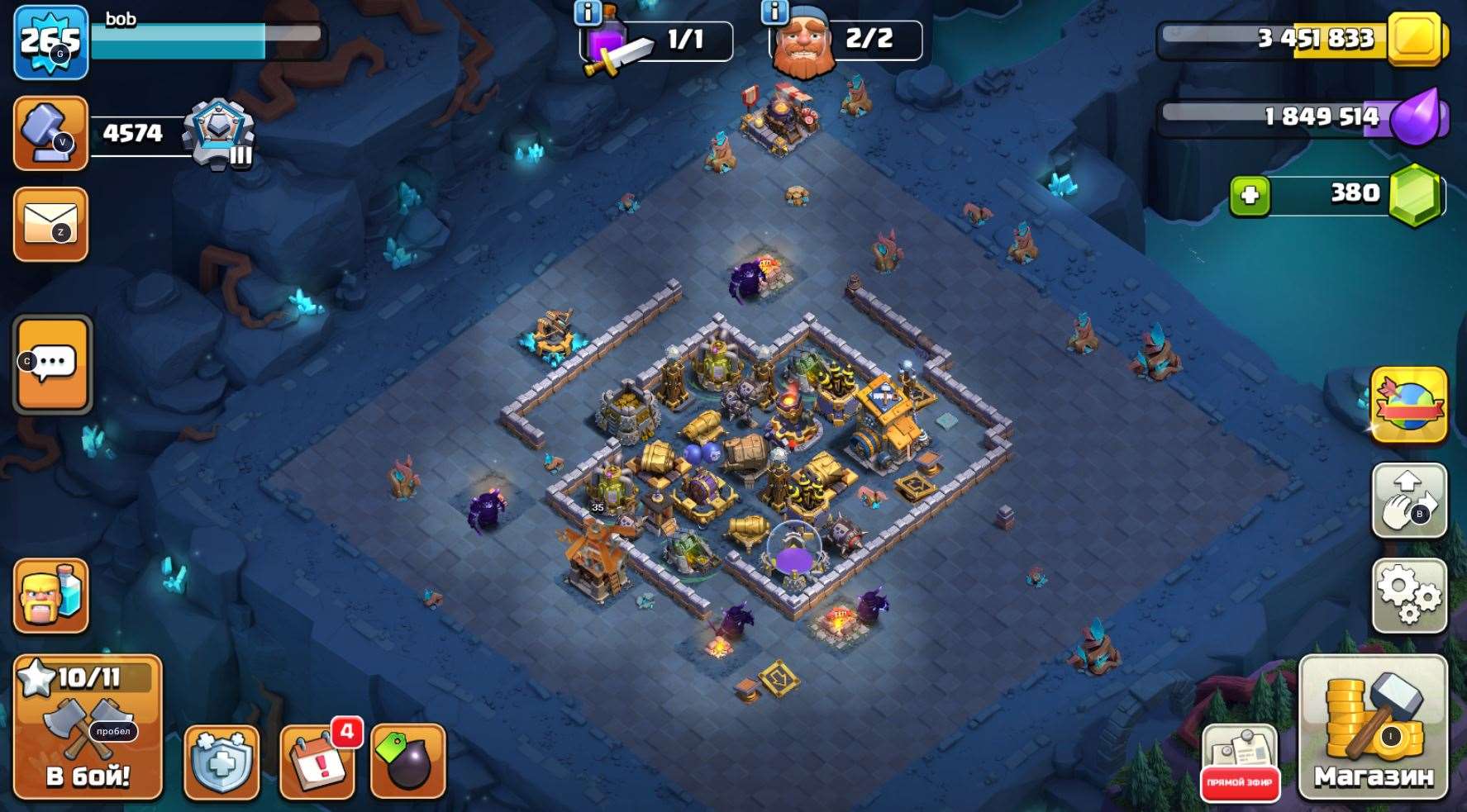The height and width of the screenshot is (812, 1467).
Task: Open the trophy hammer leaderboard icon
Action: coord(51,134)
